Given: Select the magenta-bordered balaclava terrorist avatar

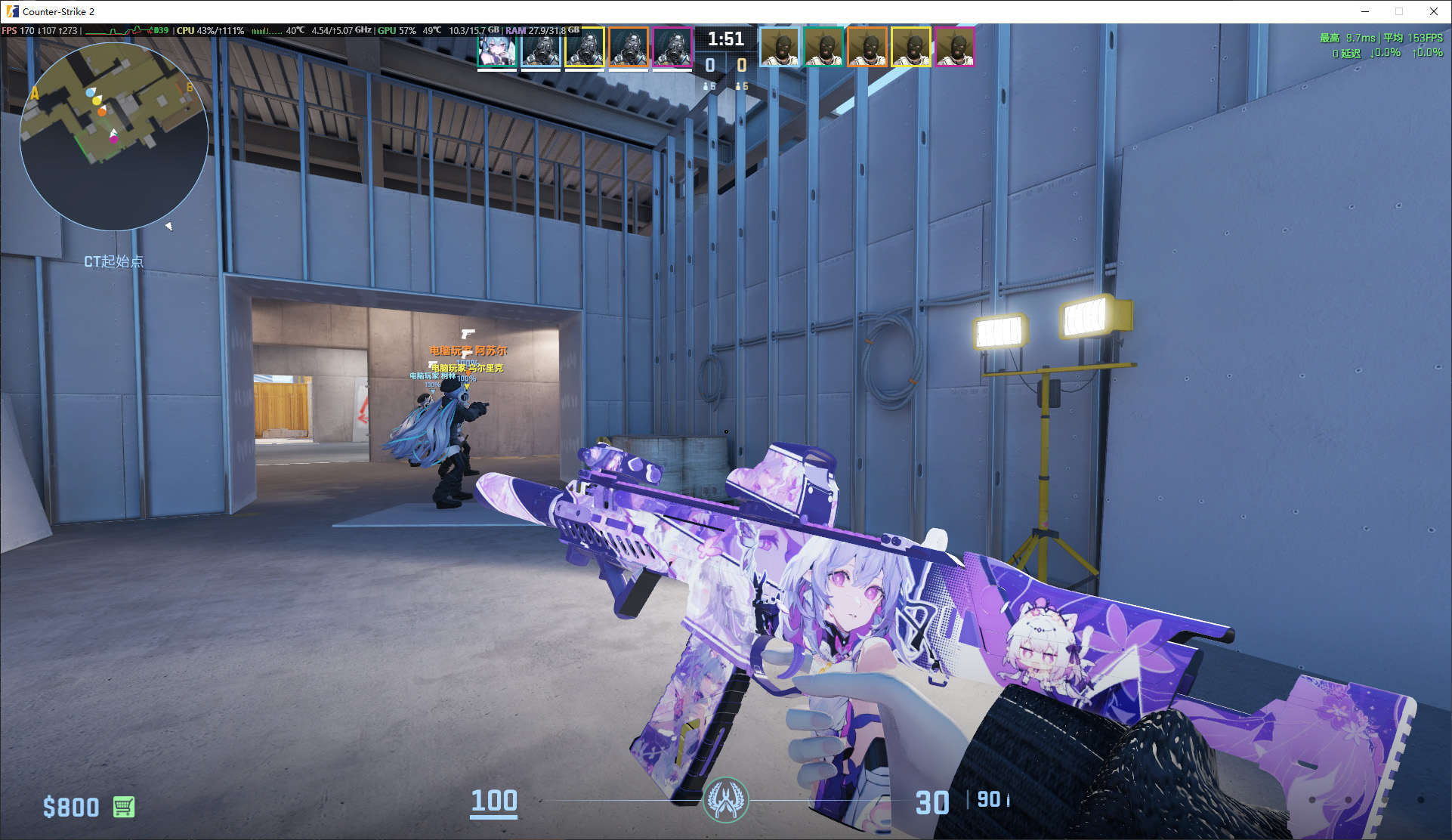Looking at the screenshot, I should pos(955,48).
